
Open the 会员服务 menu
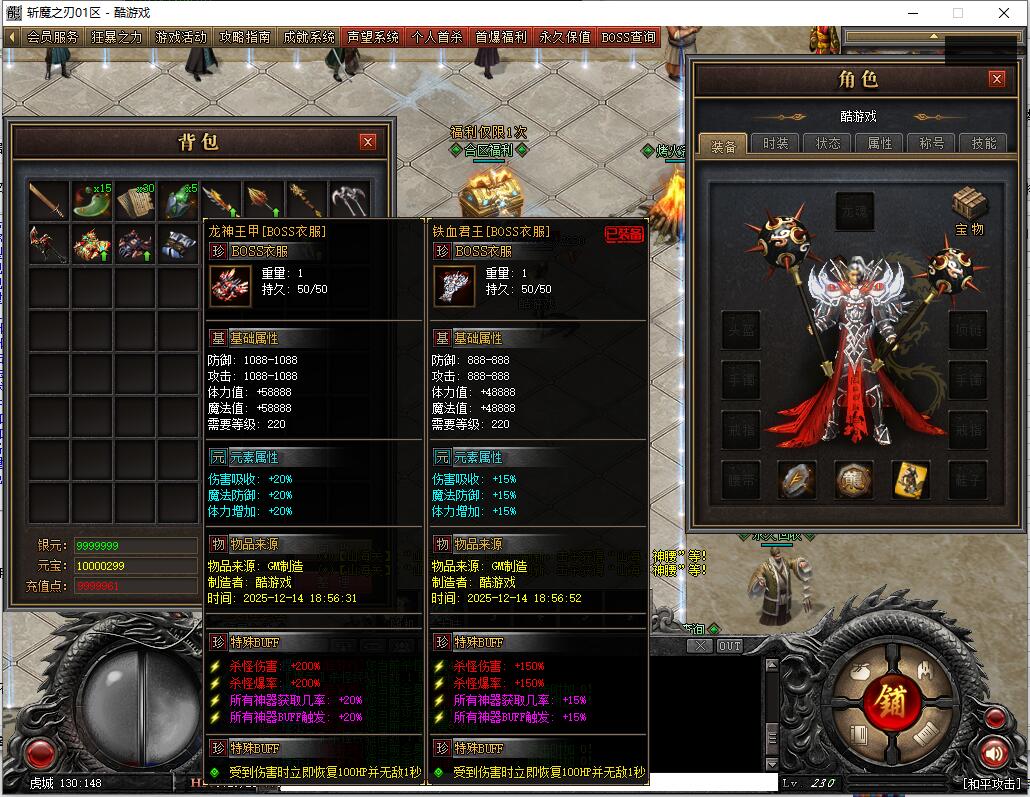tap(52, 37)
